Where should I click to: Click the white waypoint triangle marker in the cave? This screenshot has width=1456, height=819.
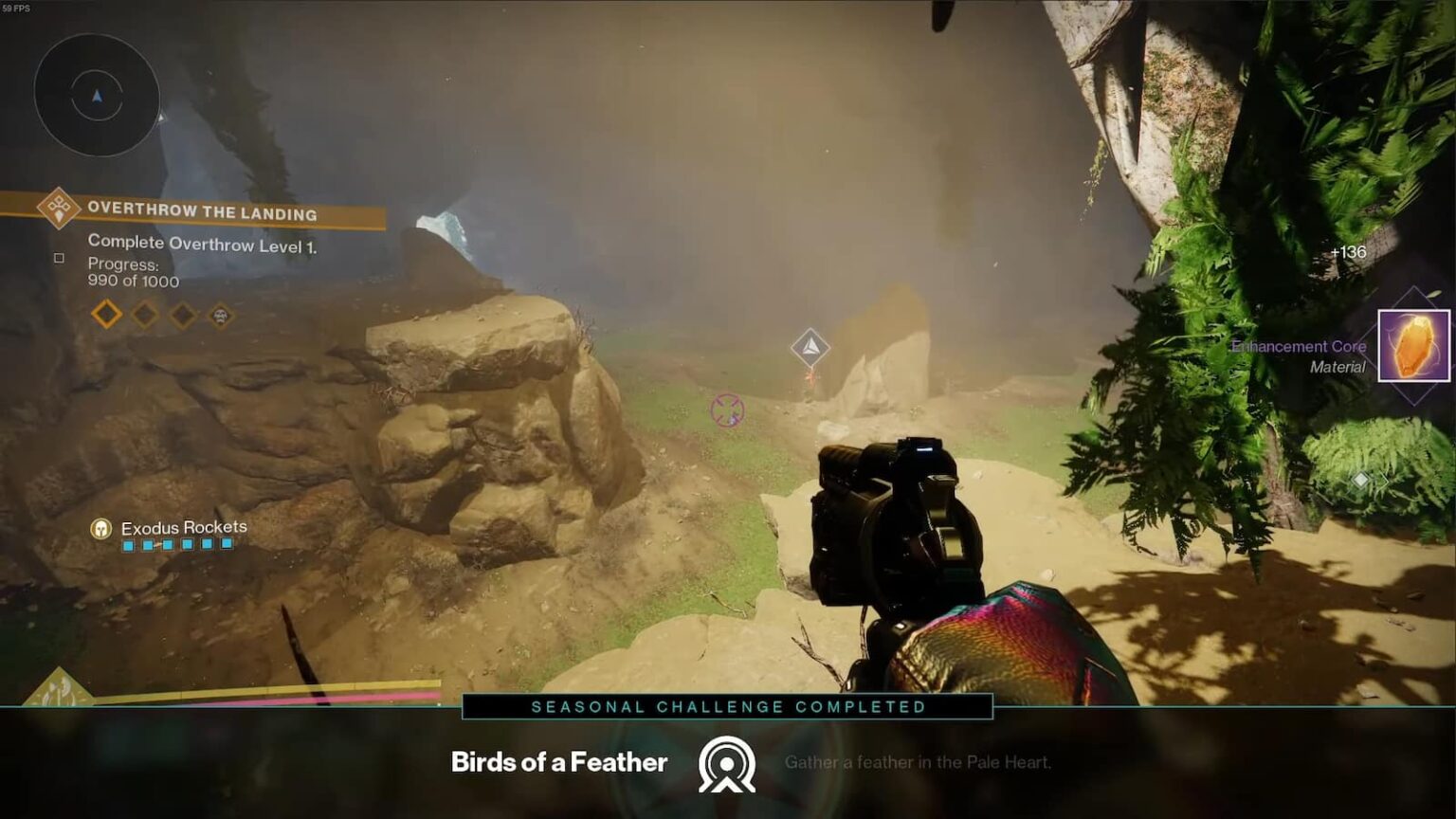[x=810, y=347]
